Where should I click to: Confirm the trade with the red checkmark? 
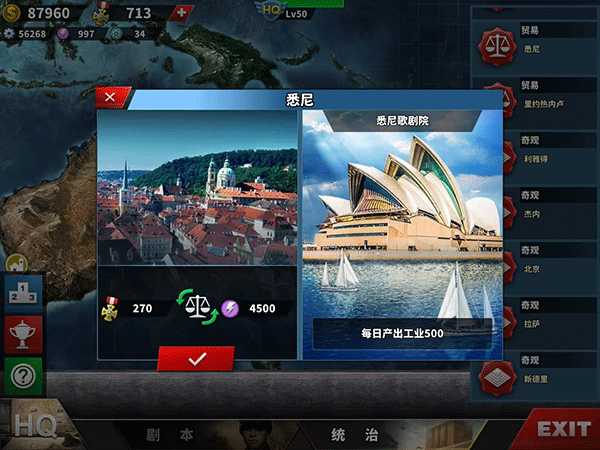196,360
